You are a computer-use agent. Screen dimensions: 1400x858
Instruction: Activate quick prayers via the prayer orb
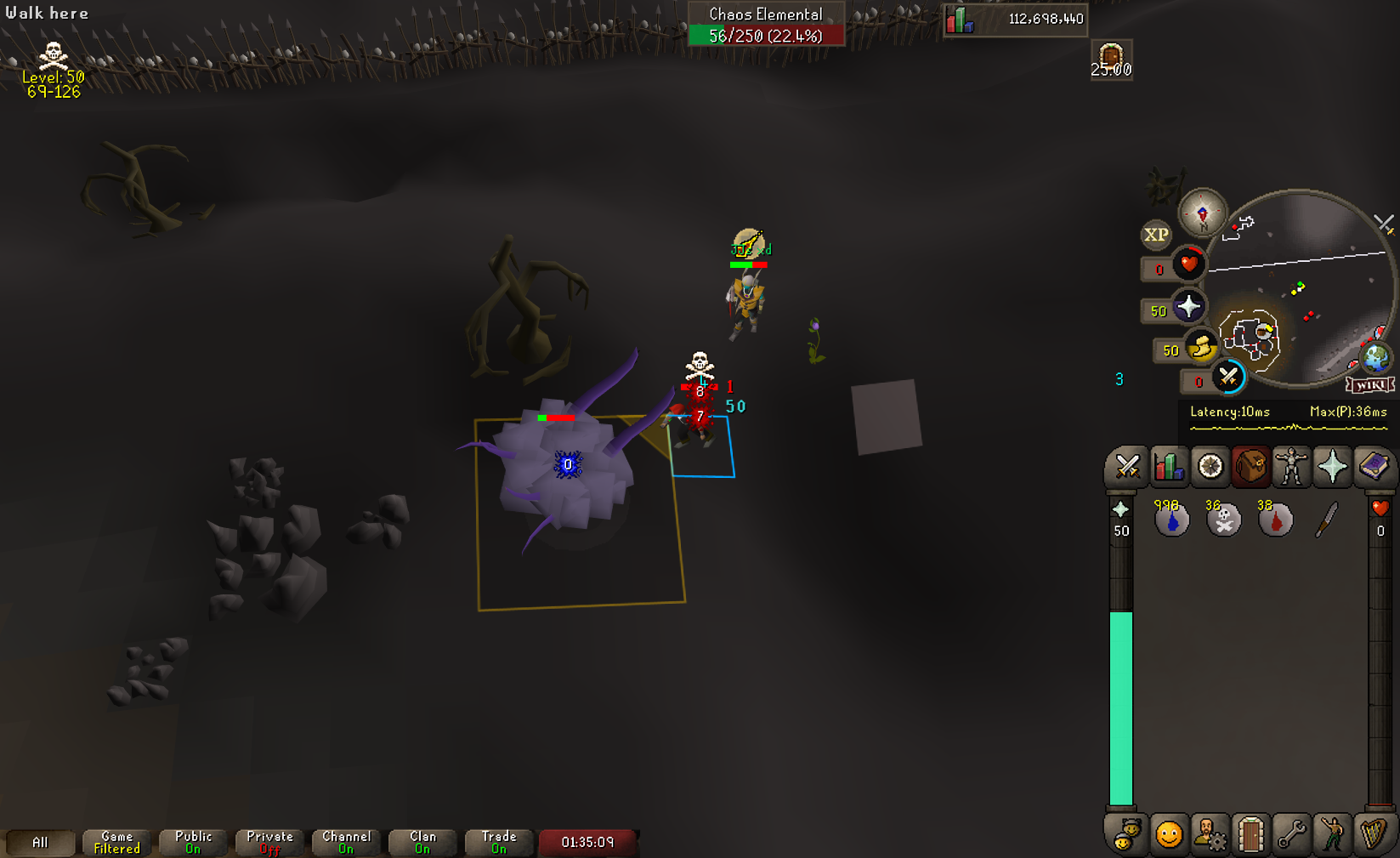[1188, 307]
